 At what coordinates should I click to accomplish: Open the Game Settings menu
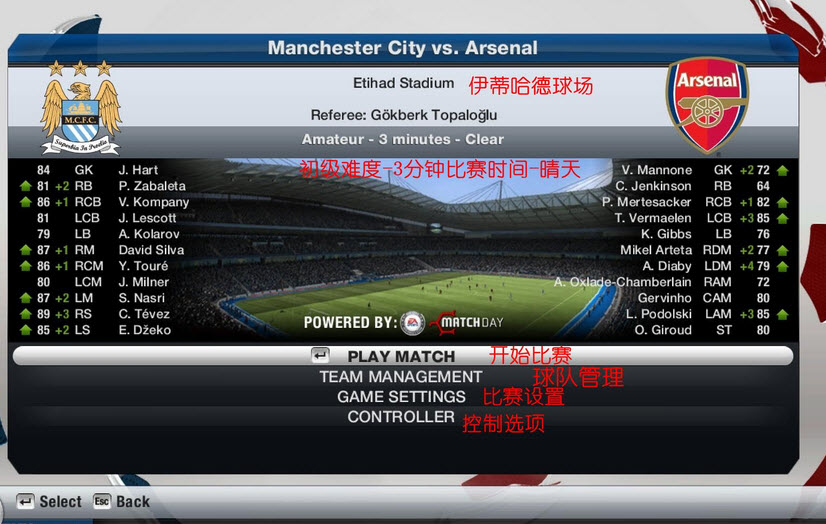coord(401,397)
